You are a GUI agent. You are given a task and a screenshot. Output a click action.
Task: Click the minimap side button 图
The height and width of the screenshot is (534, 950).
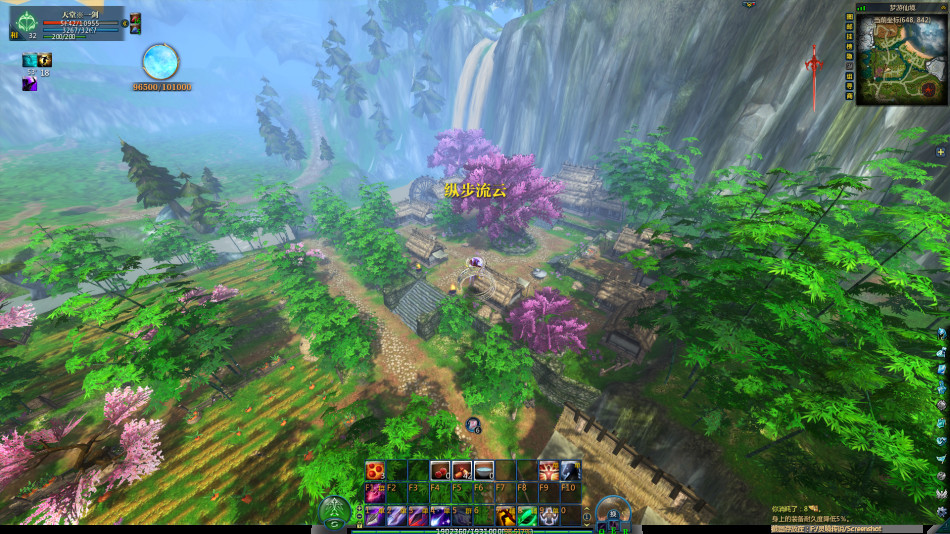(x=850, y=18)
